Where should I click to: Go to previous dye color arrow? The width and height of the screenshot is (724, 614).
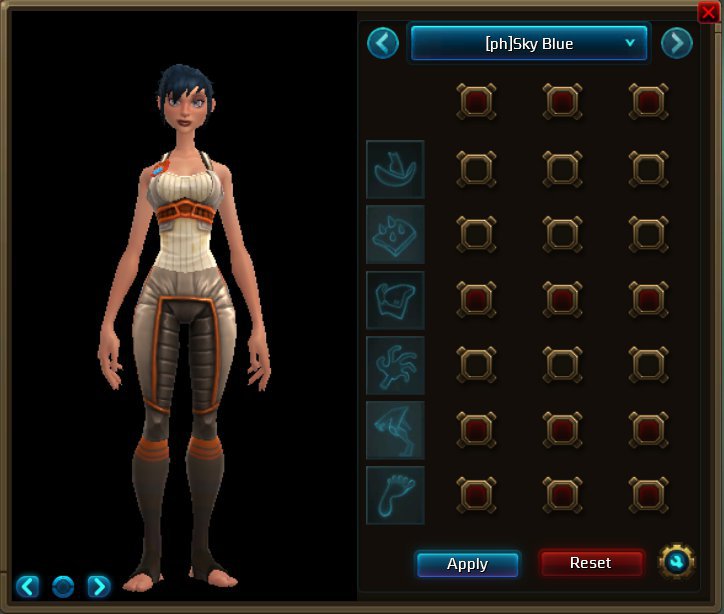pos(383,43)
